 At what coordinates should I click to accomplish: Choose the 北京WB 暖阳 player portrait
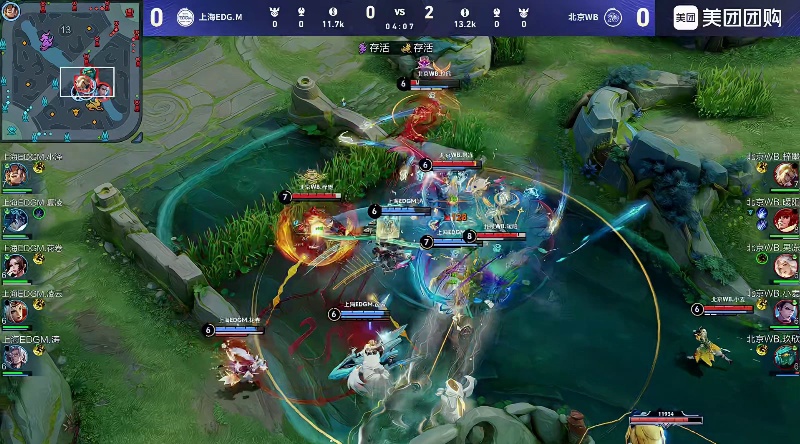point(785,220)
